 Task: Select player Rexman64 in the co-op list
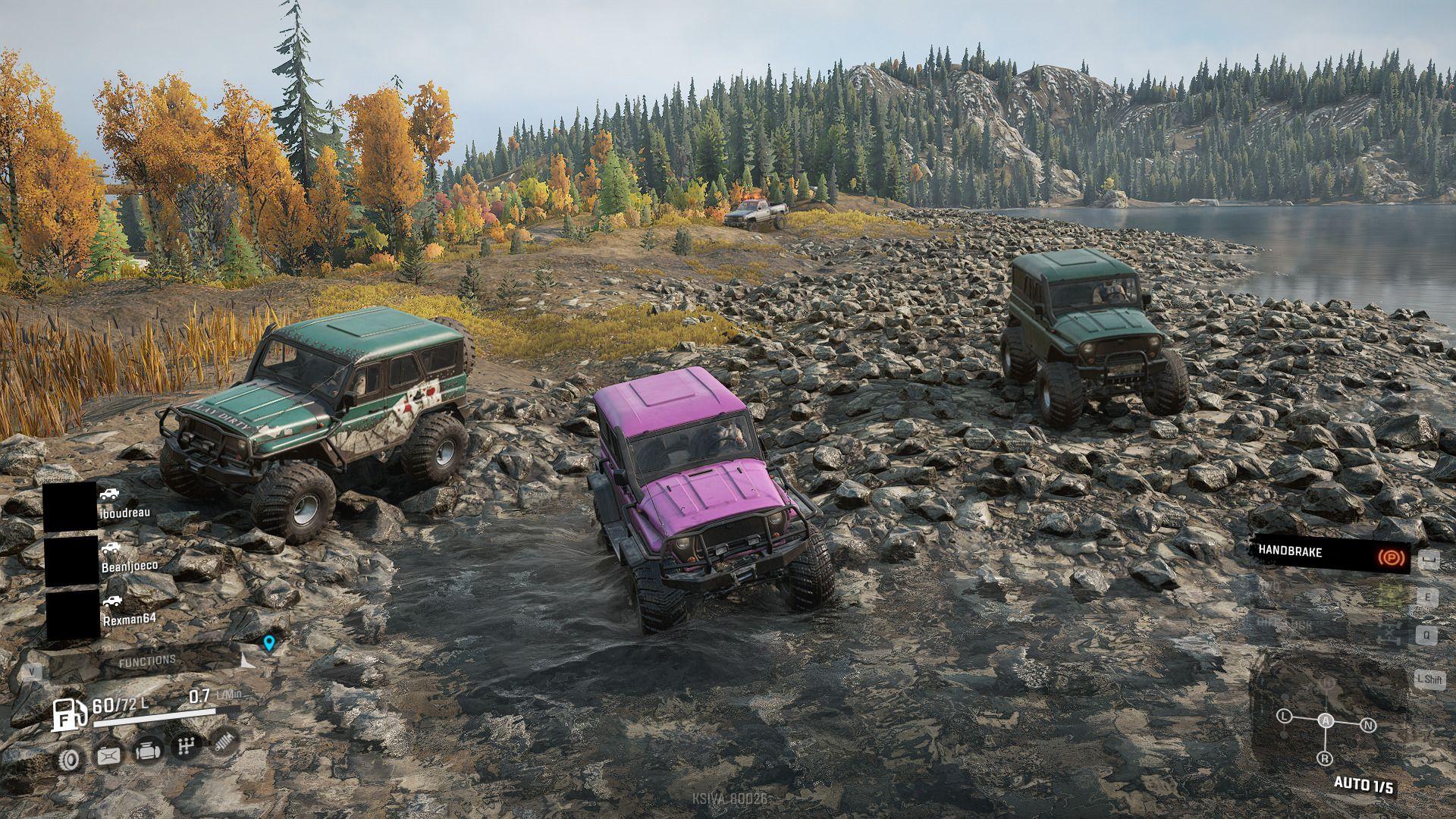(x=129, y=618)
